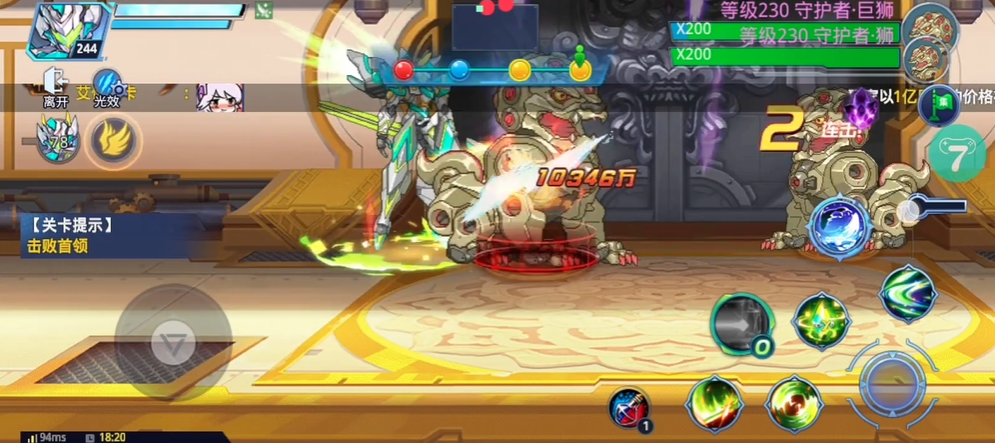Viewport: 995px width, 443px height.
Task: Fire the green wind streak skill
Action: pos(907,292)
